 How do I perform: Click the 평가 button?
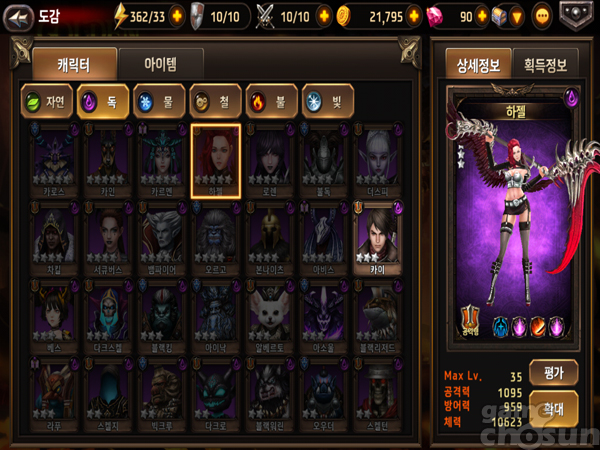click(x=554, y=373)
